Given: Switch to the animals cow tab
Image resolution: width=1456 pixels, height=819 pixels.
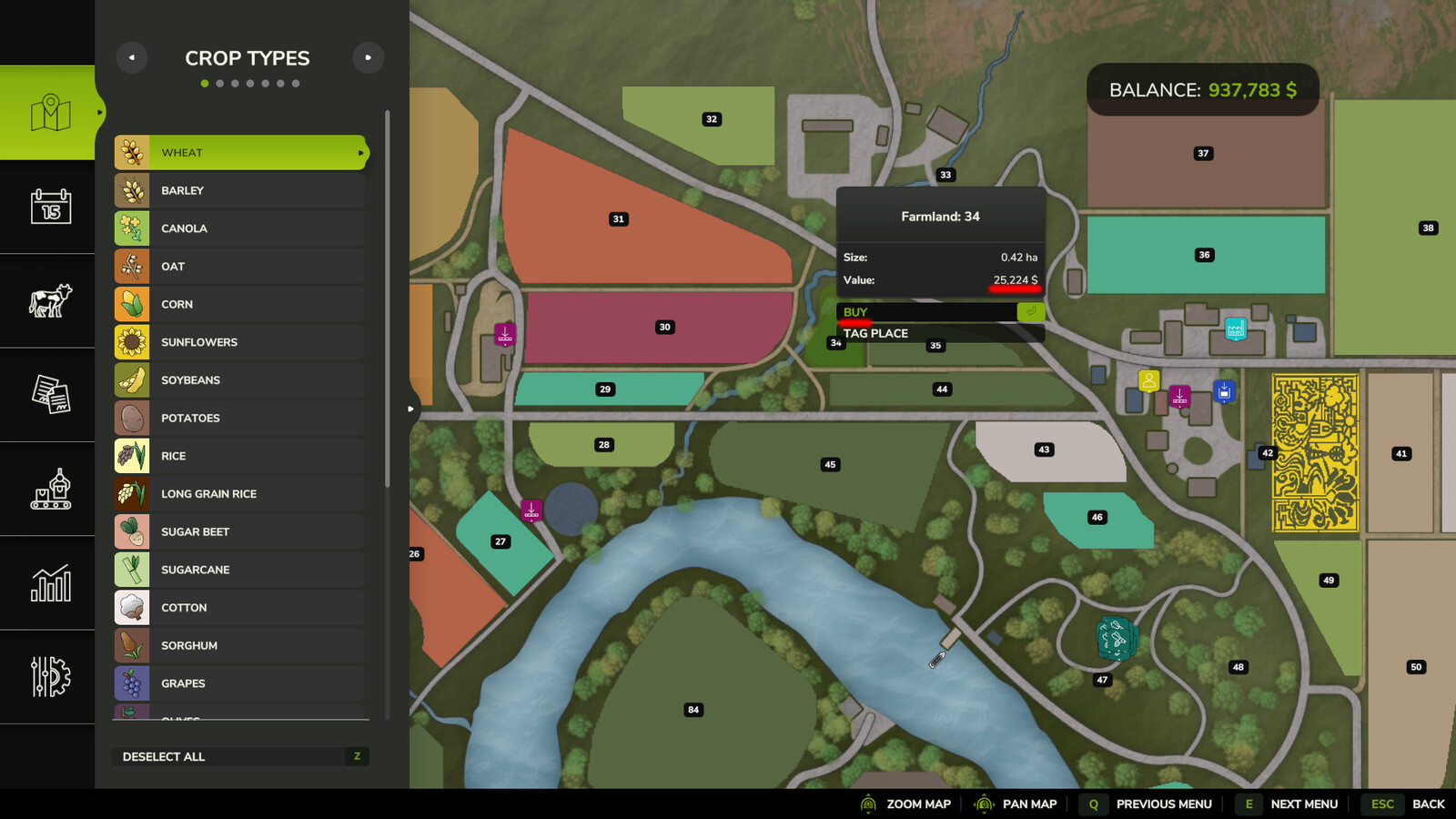Looking at the screenshot, I should pos(50,301).
